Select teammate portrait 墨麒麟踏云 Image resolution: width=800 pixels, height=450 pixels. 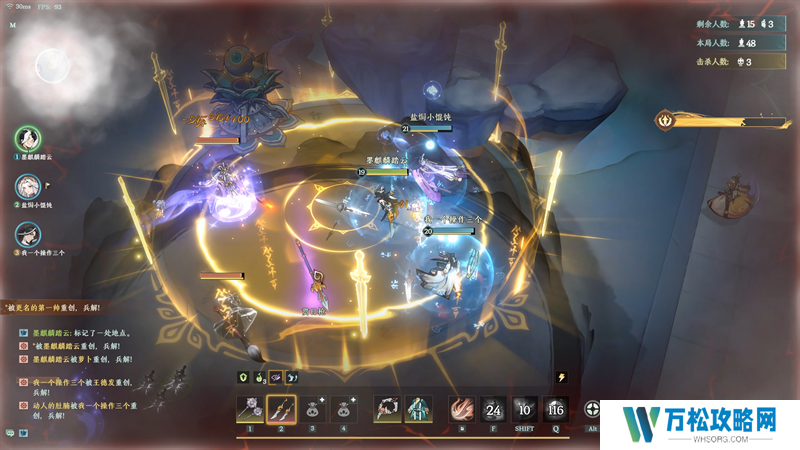click(27, 140)
